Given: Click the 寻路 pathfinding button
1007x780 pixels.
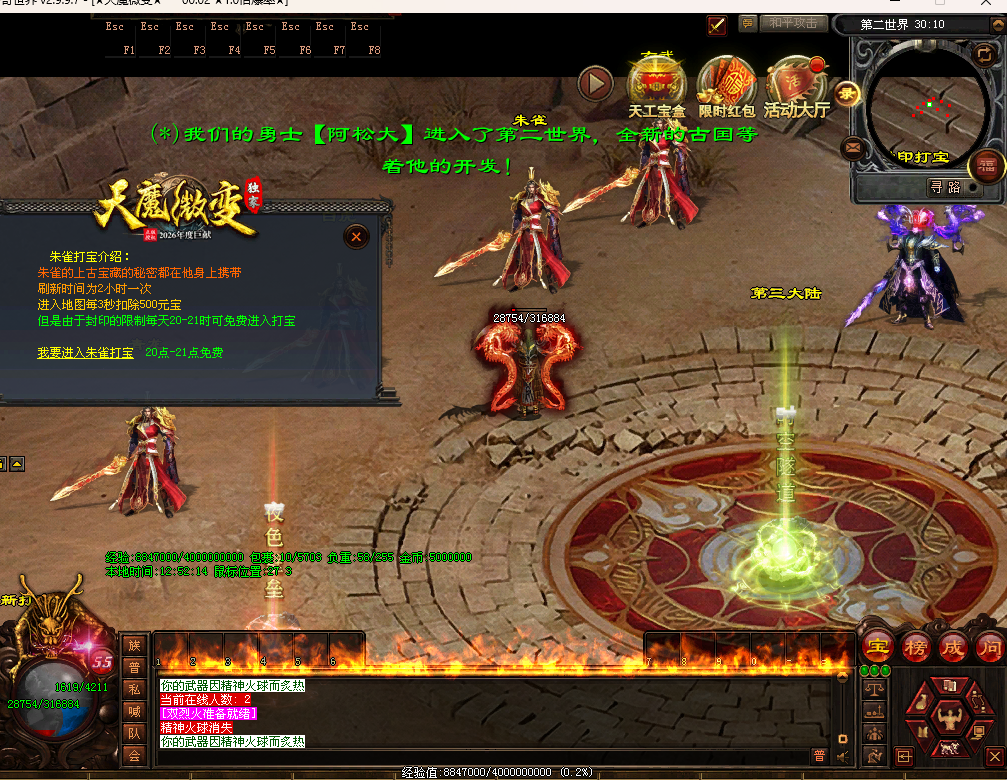Looking at the screenshot, I should pyautogui.click(x=945, y=187).
